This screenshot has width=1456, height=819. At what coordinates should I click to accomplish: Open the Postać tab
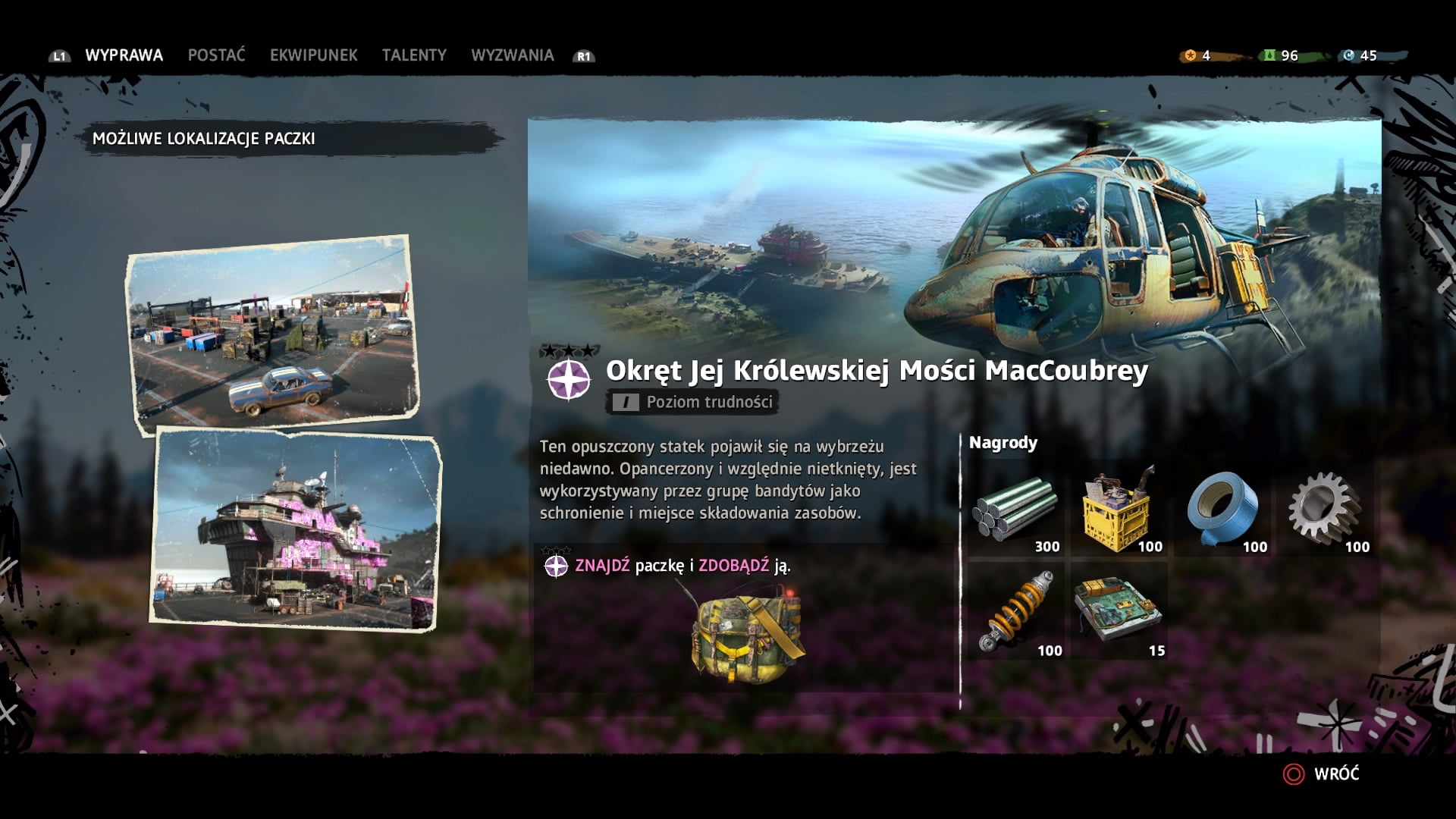[x=216, y=55]
